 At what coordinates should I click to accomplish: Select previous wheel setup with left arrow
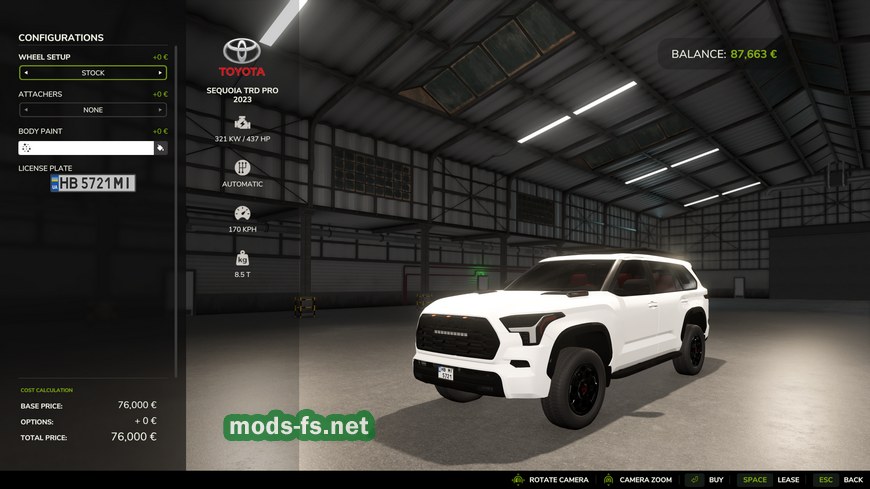[26, 73]
